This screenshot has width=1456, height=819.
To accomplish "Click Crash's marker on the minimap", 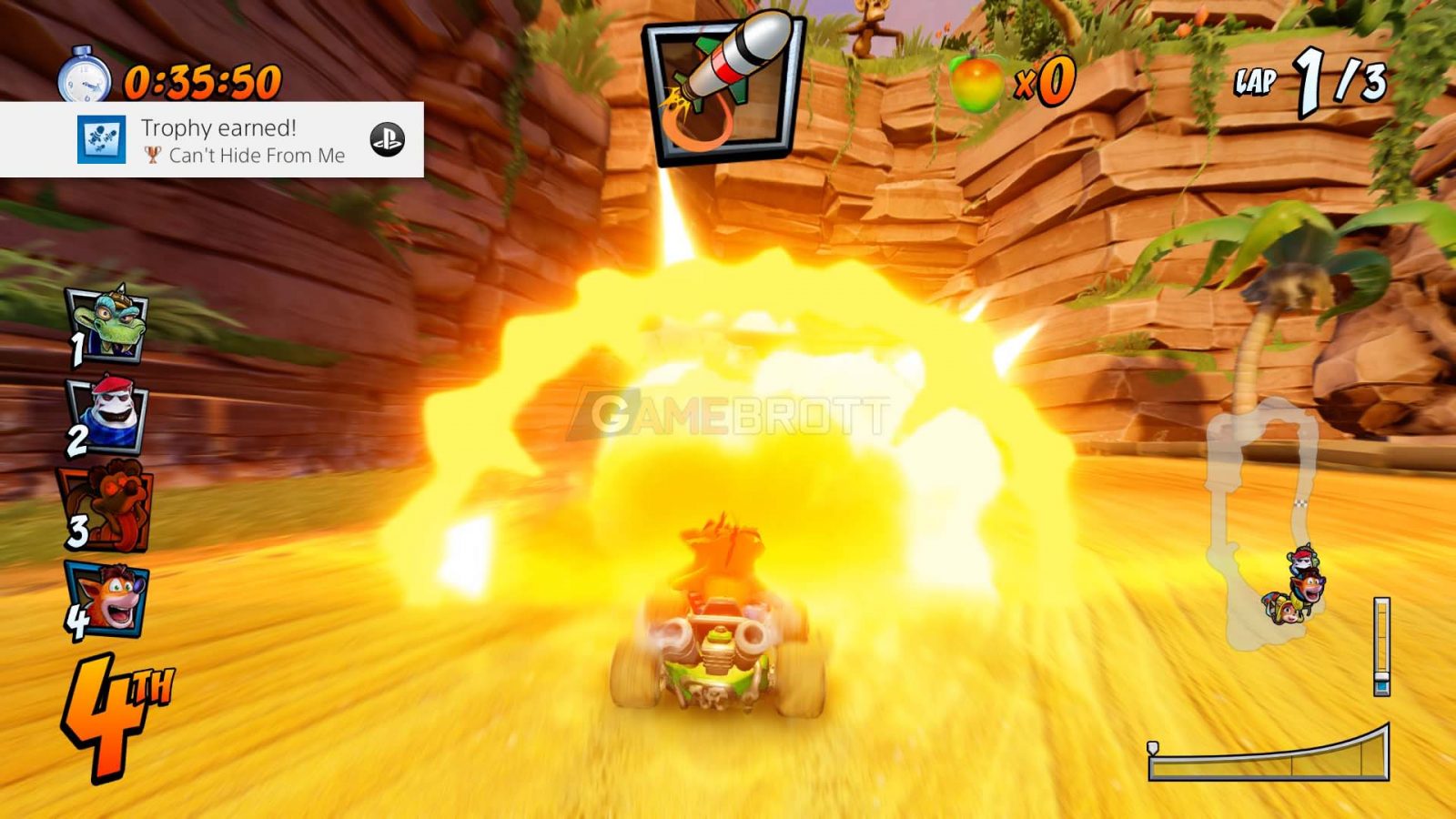I will [x=1309, y=586].
